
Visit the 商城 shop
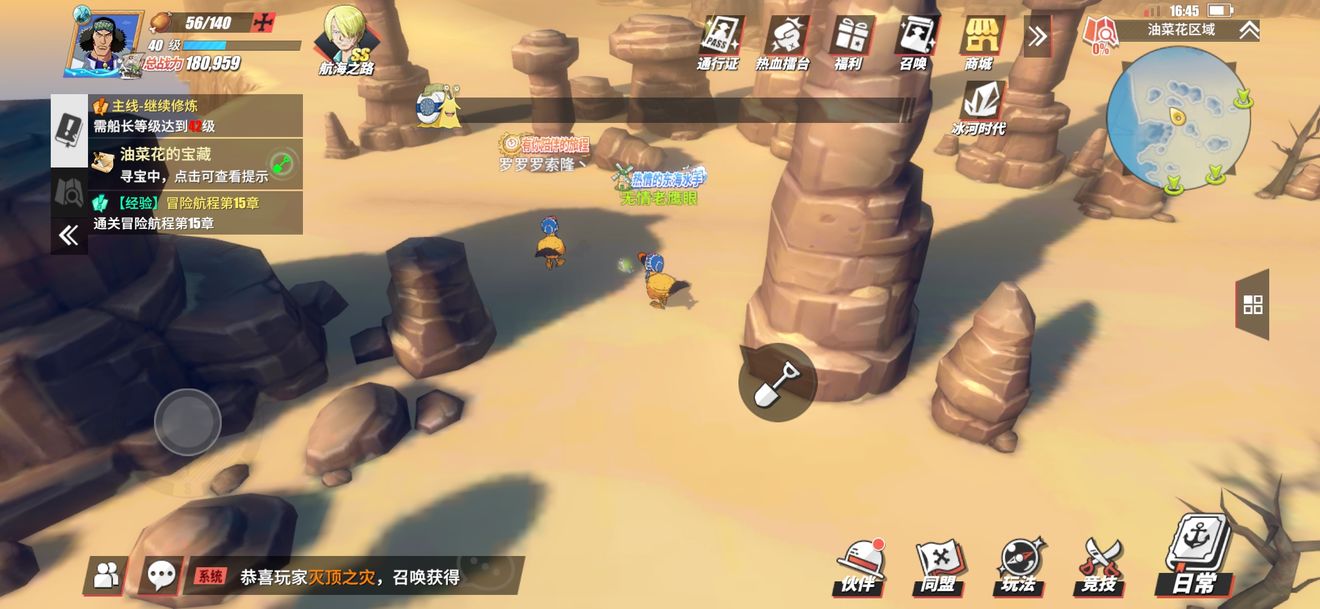[981, 42]
